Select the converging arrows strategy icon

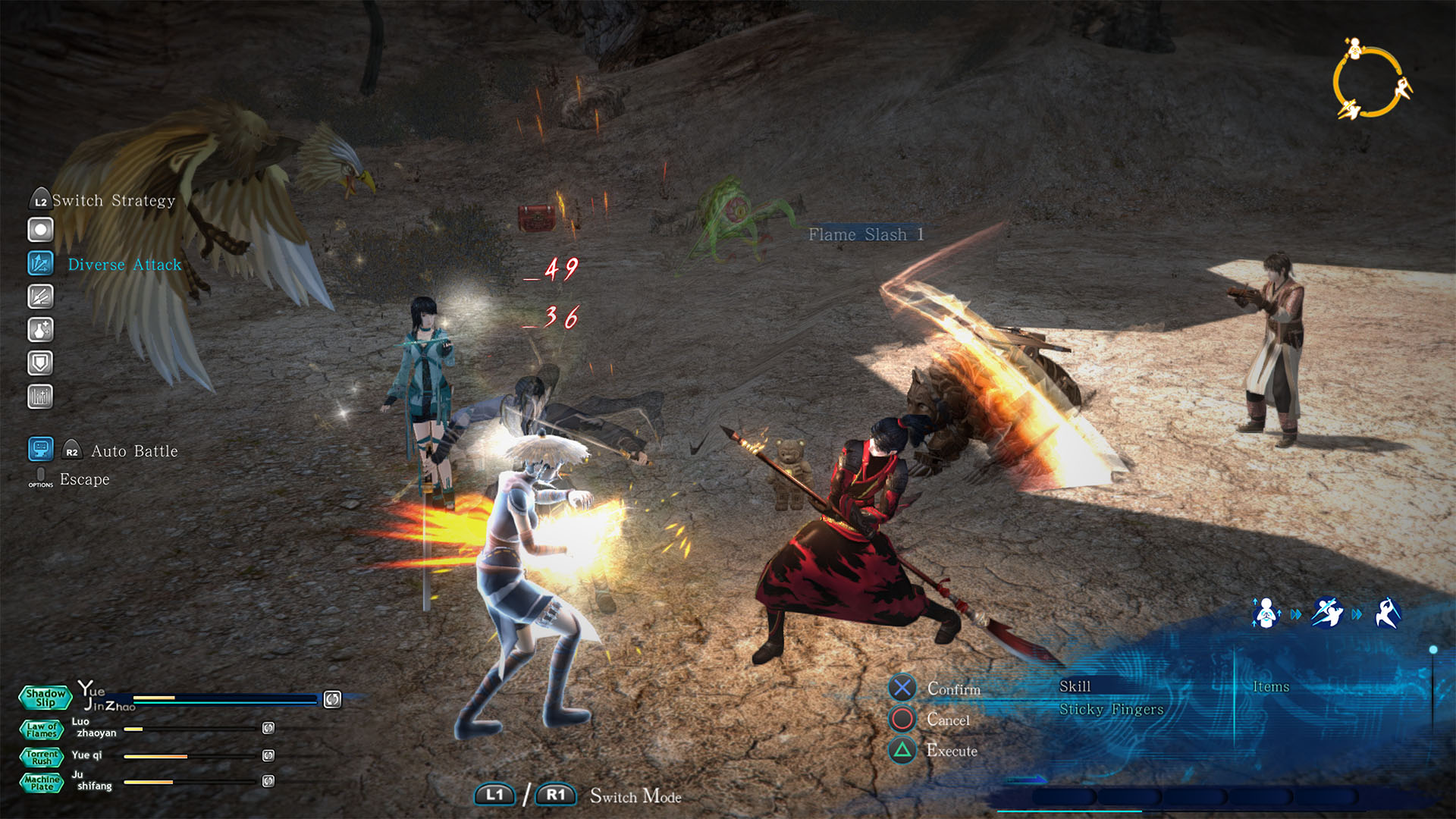pyautogui.click(x=40, y=297)
